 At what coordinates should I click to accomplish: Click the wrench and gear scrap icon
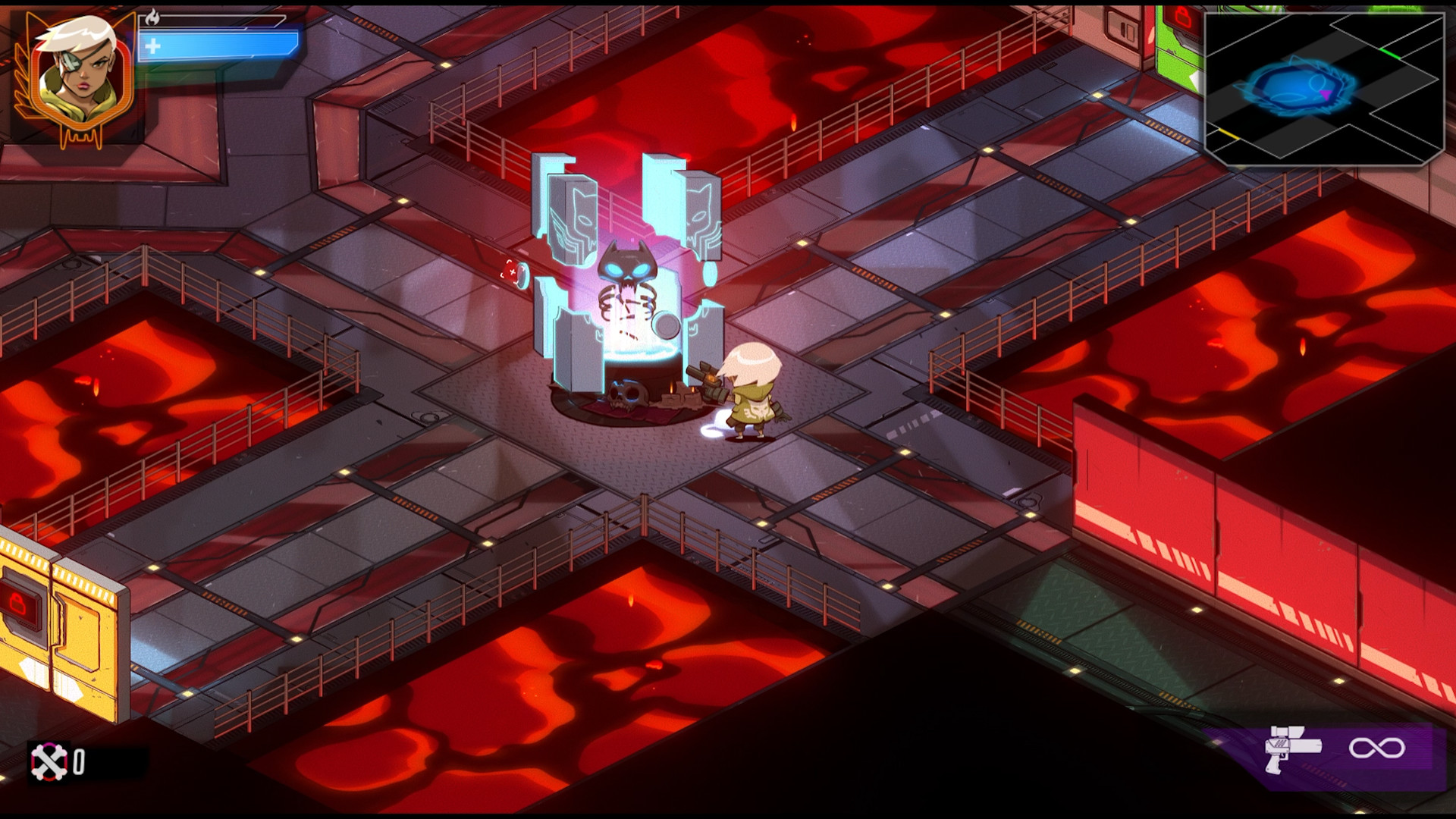coord(49,761)
